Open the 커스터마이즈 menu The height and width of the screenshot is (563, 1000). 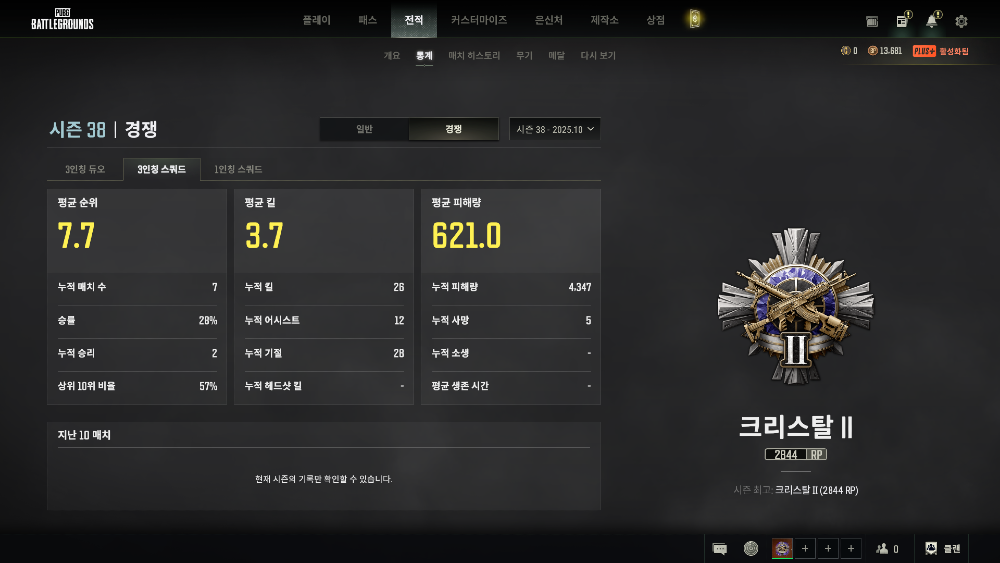pyautogui.click(x=478, y=20)
